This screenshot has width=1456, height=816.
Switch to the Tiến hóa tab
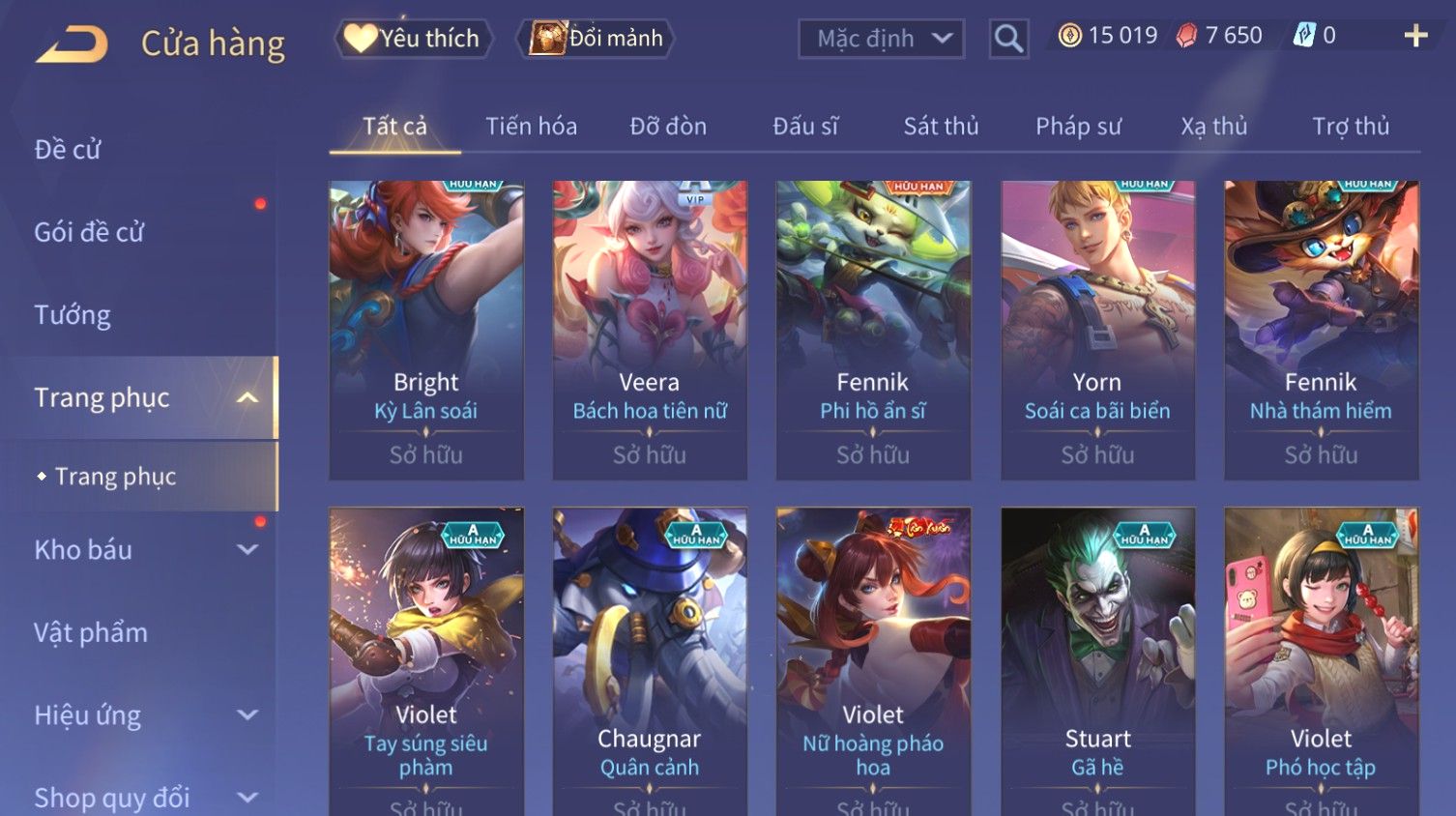[531, 127]
